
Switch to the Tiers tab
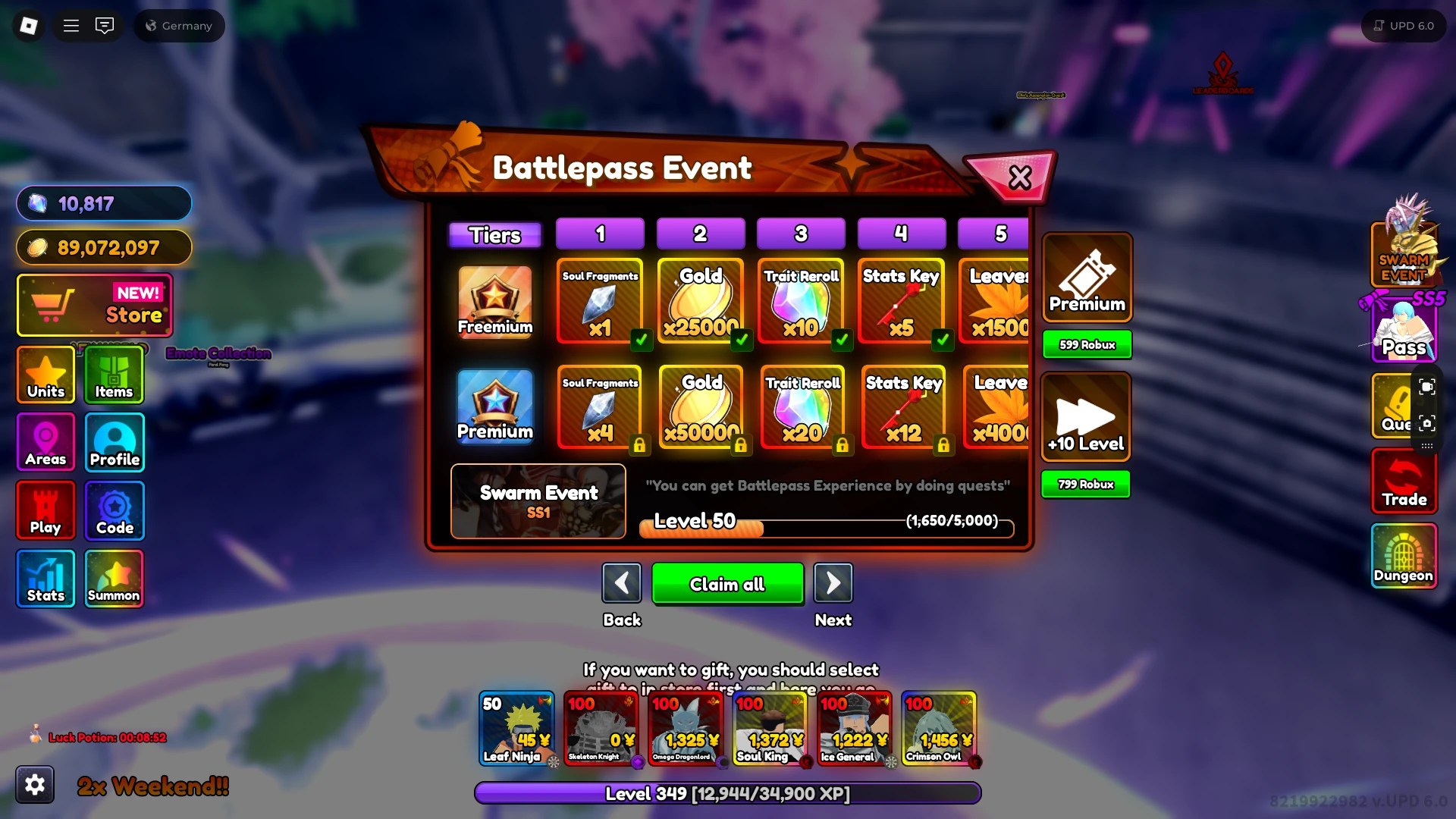point(494,234)
